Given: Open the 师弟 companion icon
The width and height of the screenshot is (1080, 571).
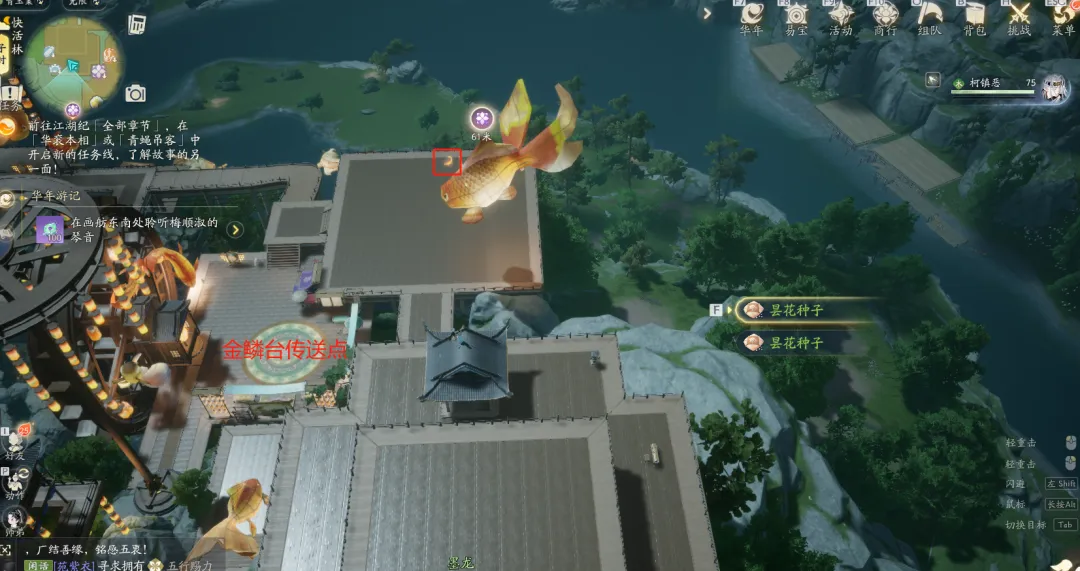Looking at the screenshot, I should tap(14, 520).
